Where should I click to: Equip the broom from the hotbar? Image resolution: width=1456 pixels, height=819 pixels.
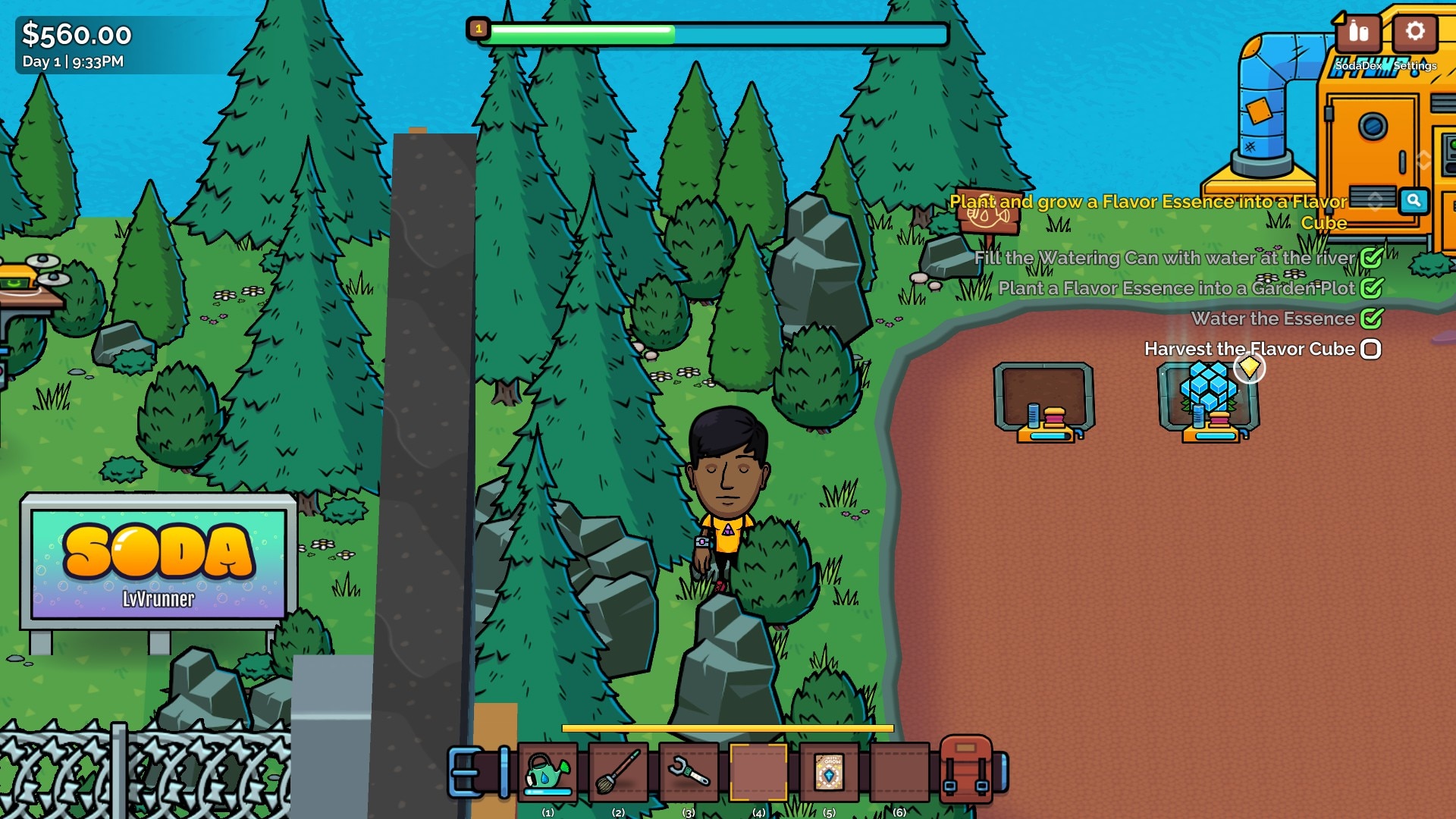coord(618,773)
